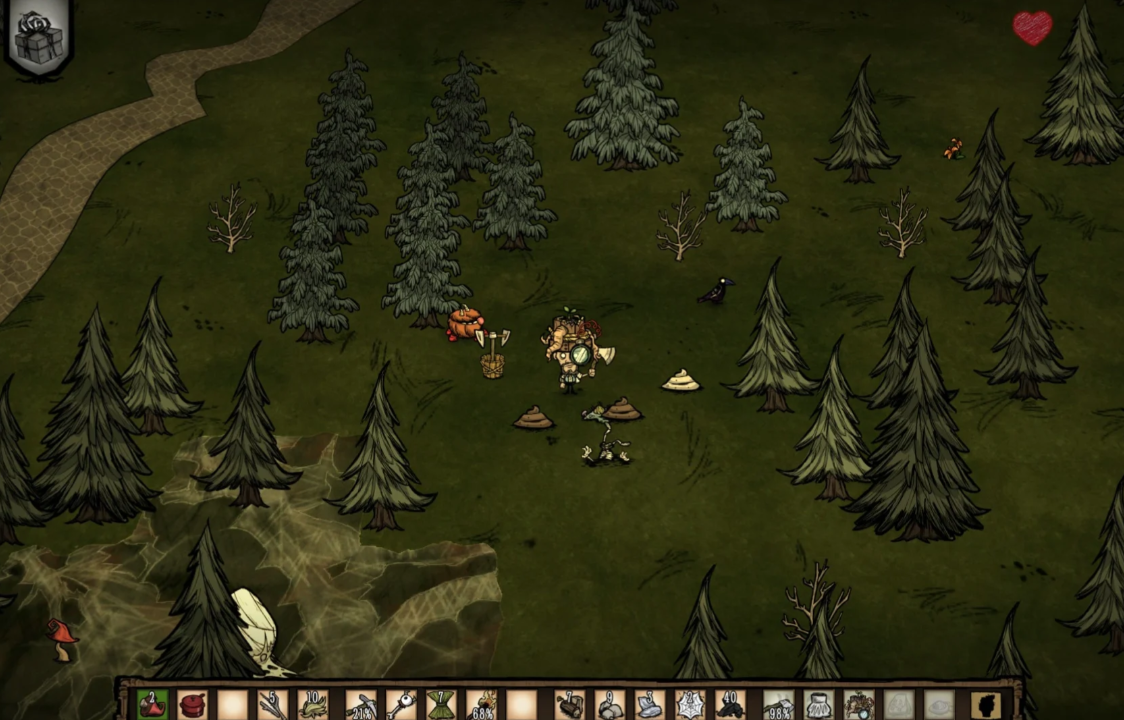This screenshot has height=720, width=1124.
Task: Click the equipped backpack slot
Action: pos(859,705)
